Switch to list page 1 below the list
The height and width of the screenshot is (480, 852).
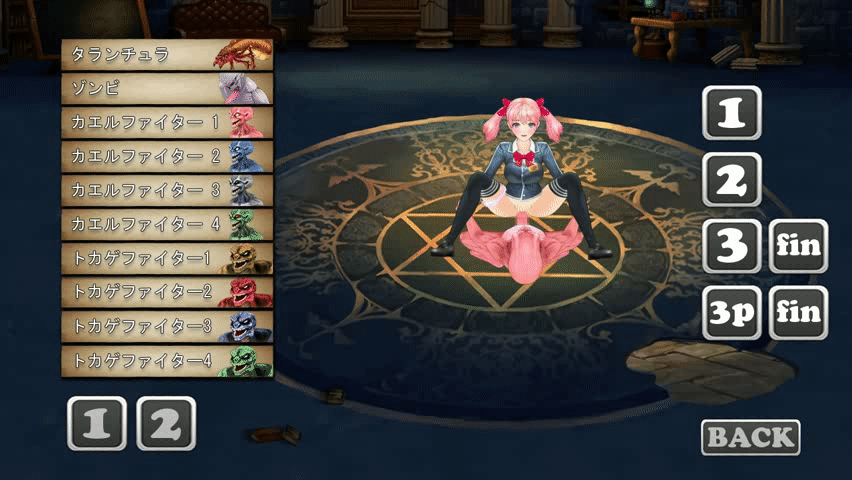pyautogui.click(x=97, y=424)
